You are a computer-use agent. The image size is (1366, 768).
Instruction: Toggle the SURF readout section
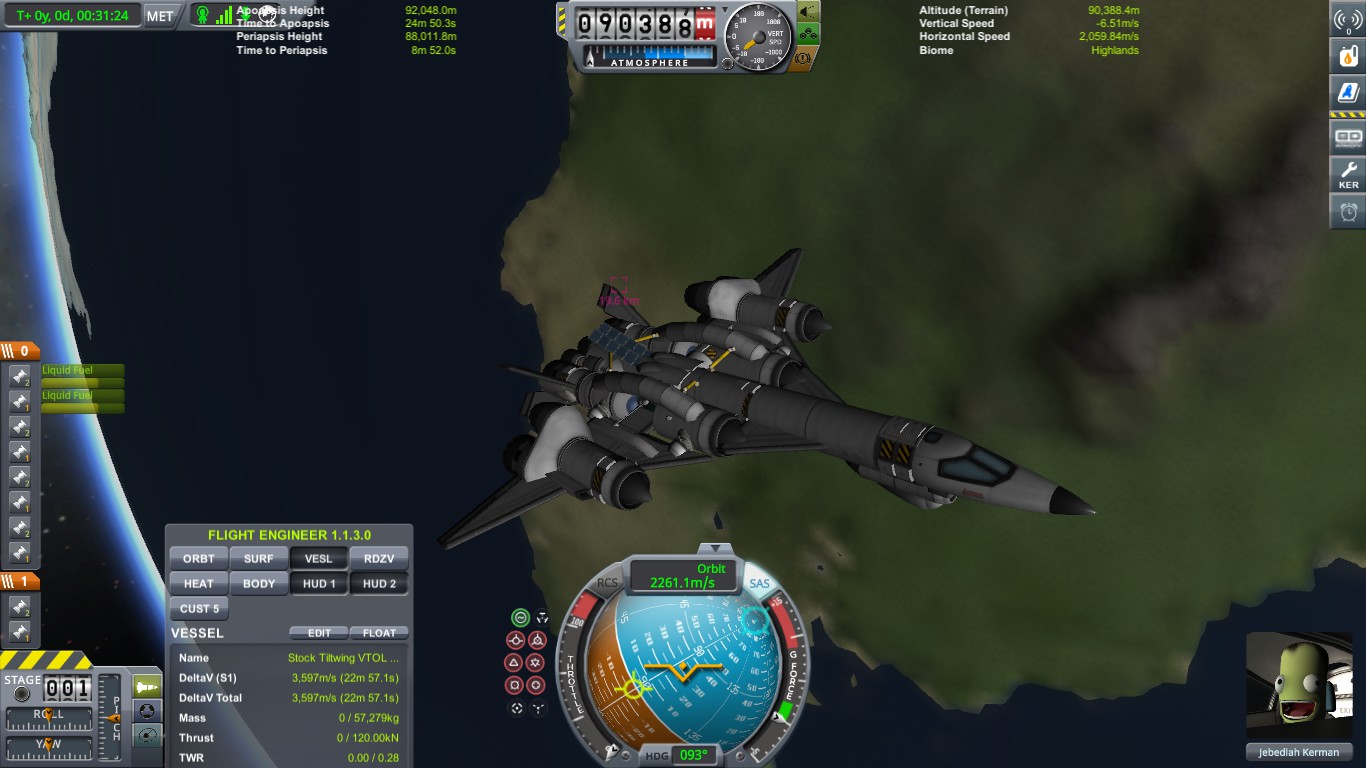click(259, 559)
